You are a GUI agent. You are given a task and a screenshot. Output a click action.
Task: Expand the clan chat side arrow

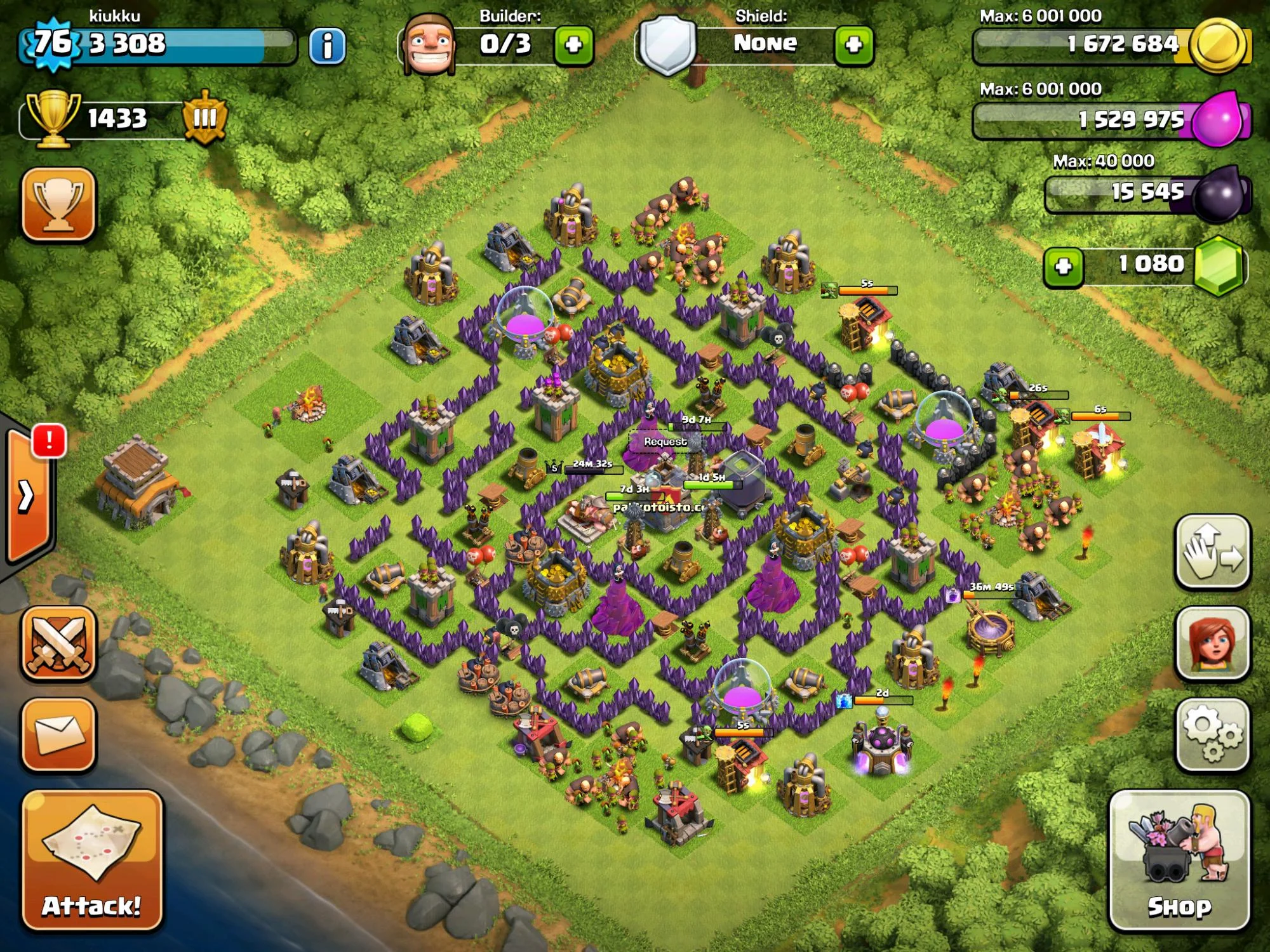click(27, 496)
